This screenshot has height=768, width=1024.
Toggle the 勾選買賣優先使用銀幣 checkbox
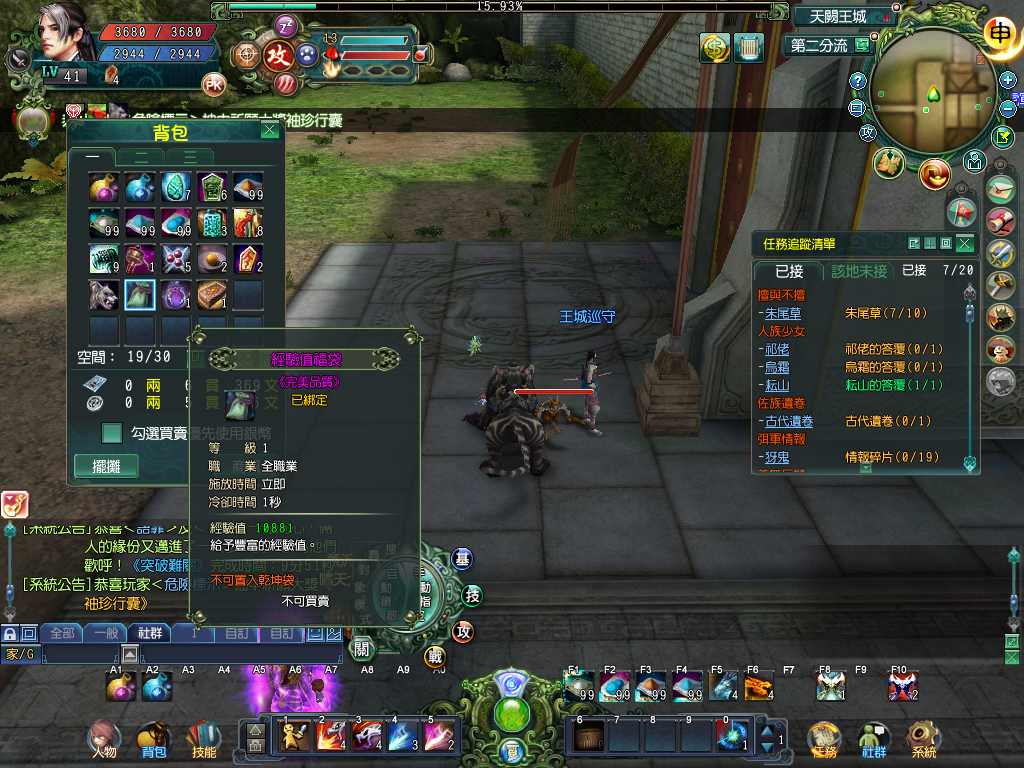click(113, 433)
